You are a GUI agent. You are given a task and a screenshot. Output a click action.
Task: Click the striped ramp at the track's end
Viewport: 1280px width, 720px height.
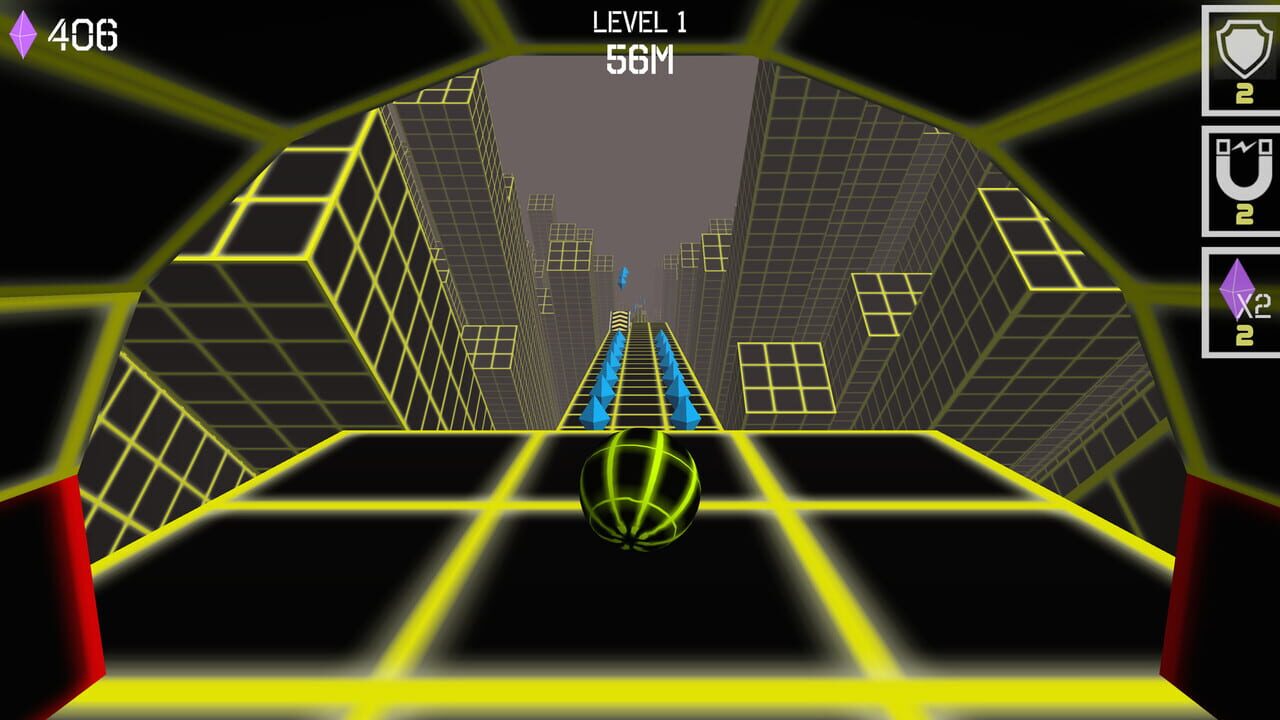619,320
